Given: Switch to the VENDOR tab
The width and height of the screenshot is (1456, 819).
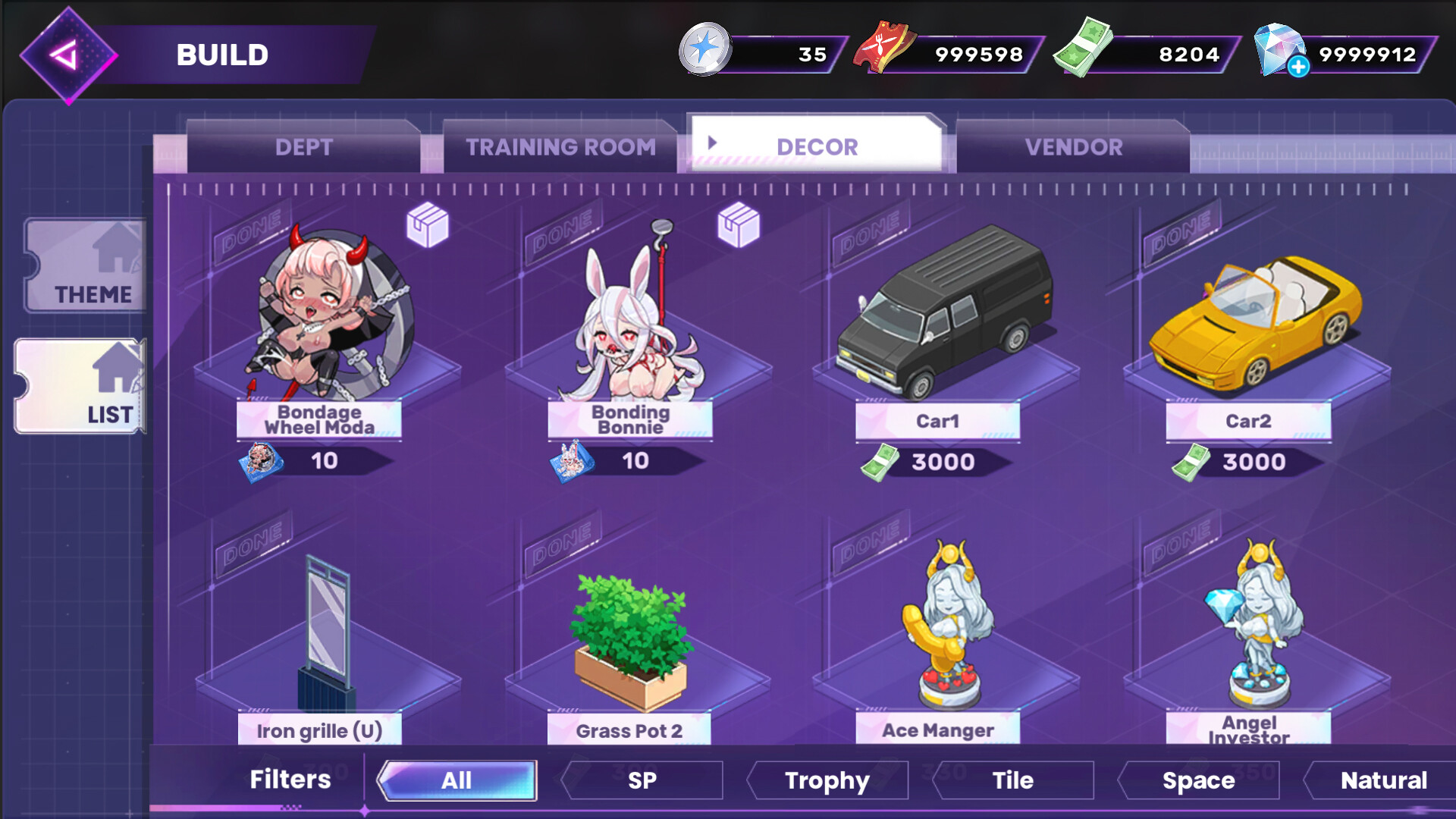Looking at the screenshot, I should click(1074, 146).
